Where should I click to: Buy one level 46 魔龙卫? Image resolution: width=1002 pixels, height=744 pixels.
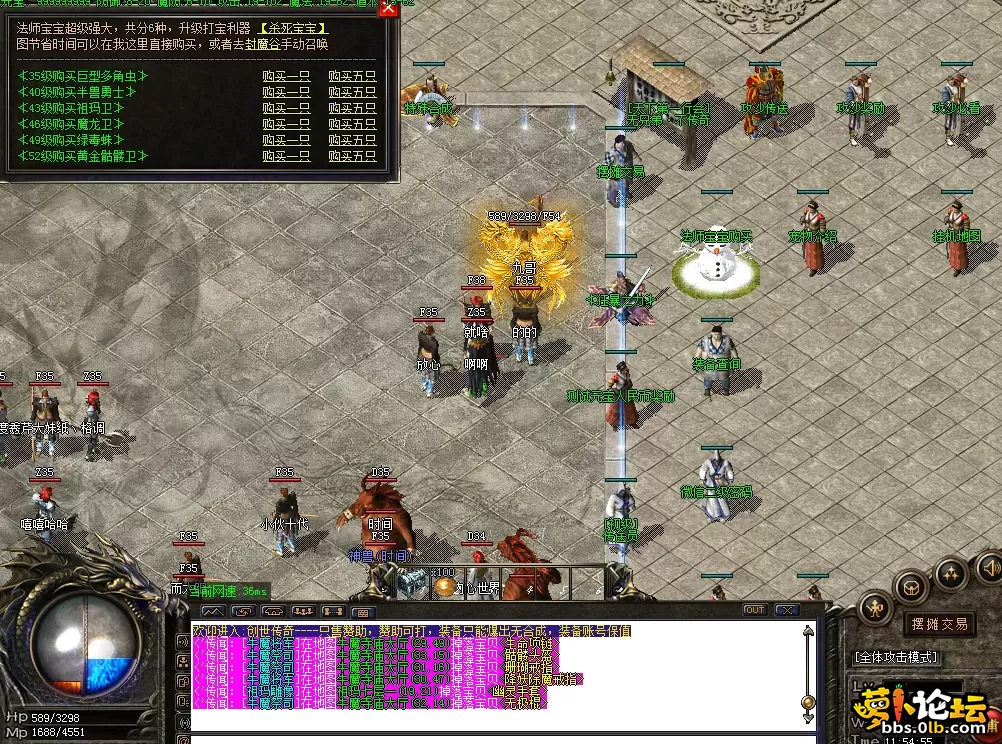tap(285, 124)
